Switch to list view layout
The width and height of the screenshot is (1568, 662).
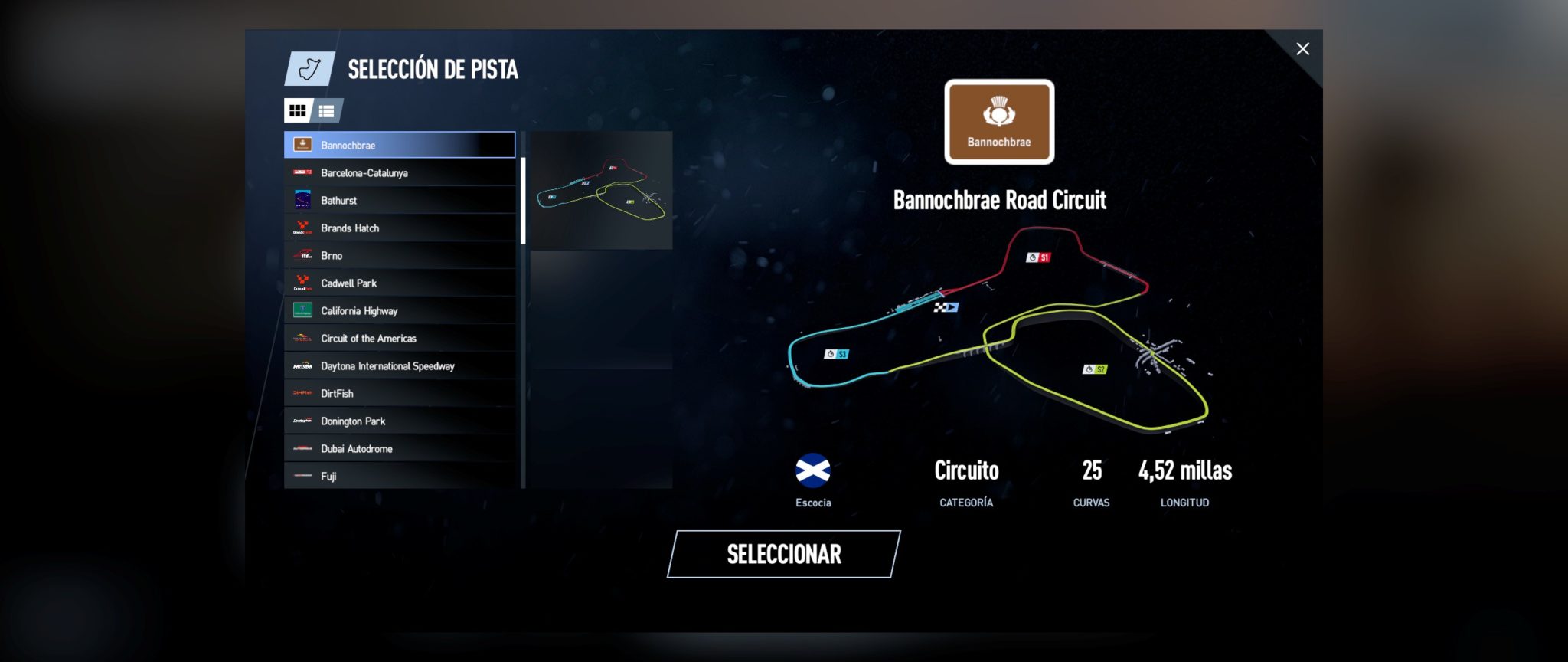327,111
